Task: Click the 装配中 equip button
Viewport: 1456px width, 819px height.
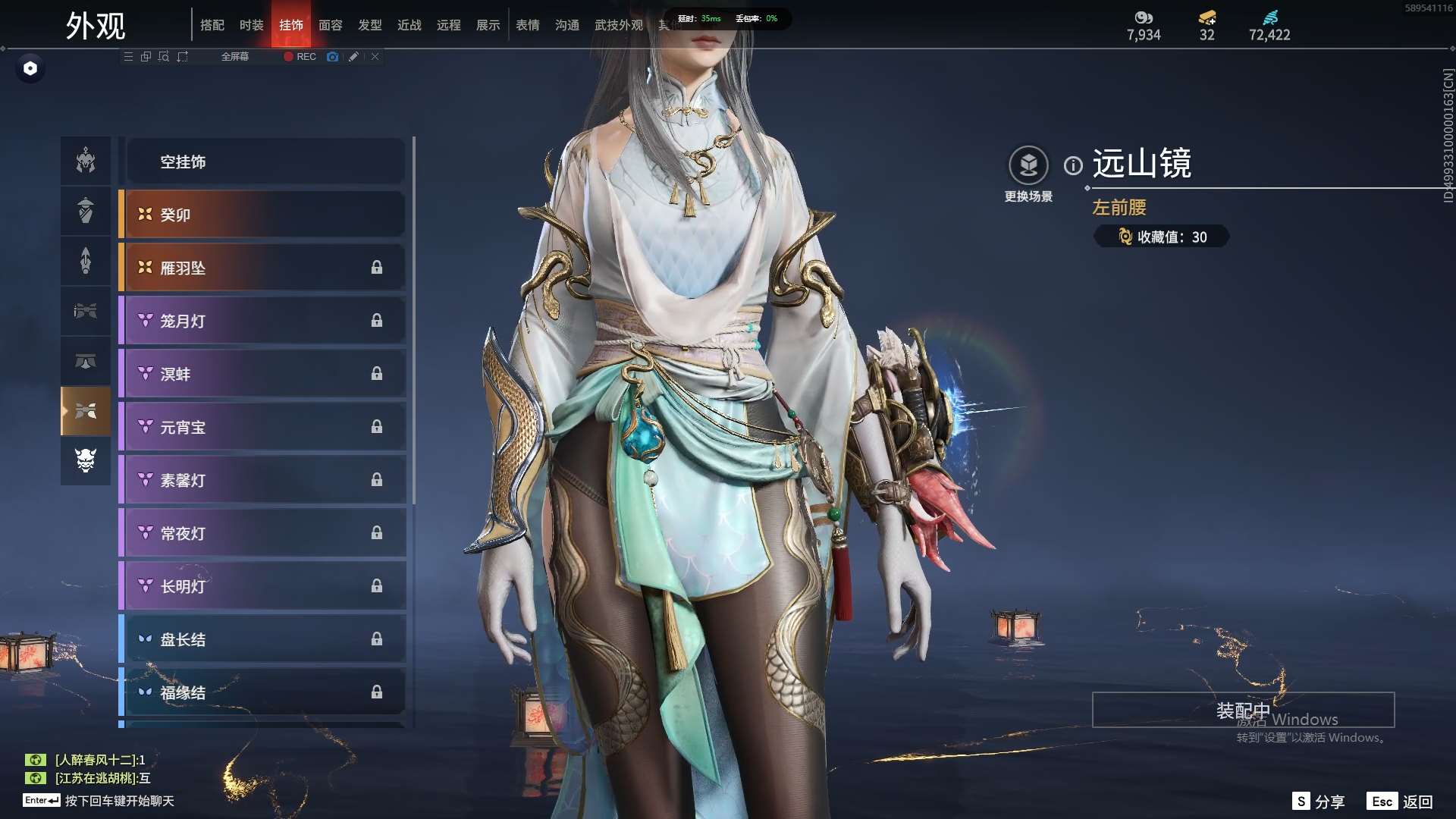Action: [x=1243, y=710]
